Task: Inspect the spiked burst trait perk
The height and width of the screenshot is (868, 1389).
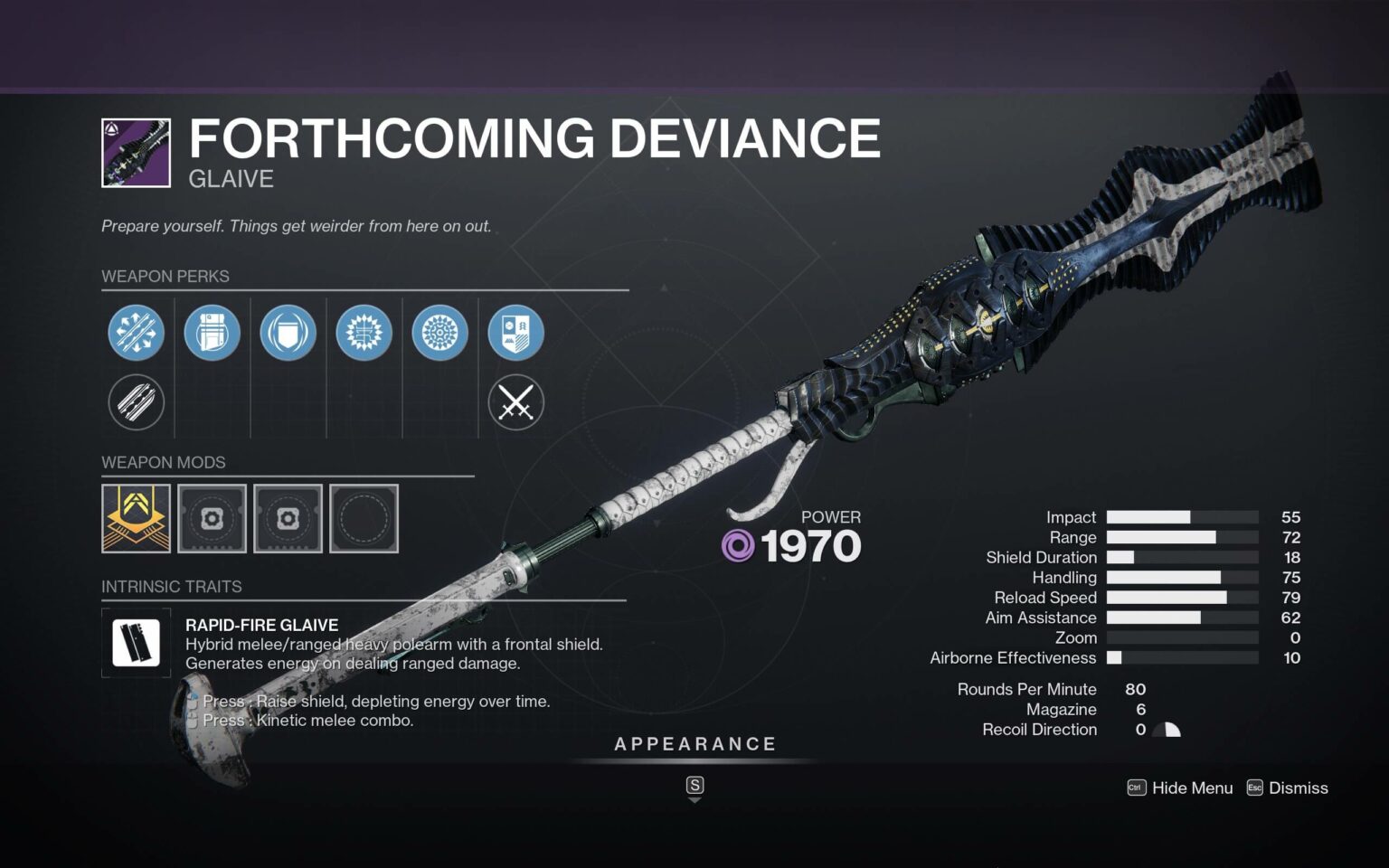Action: [364, 332]
